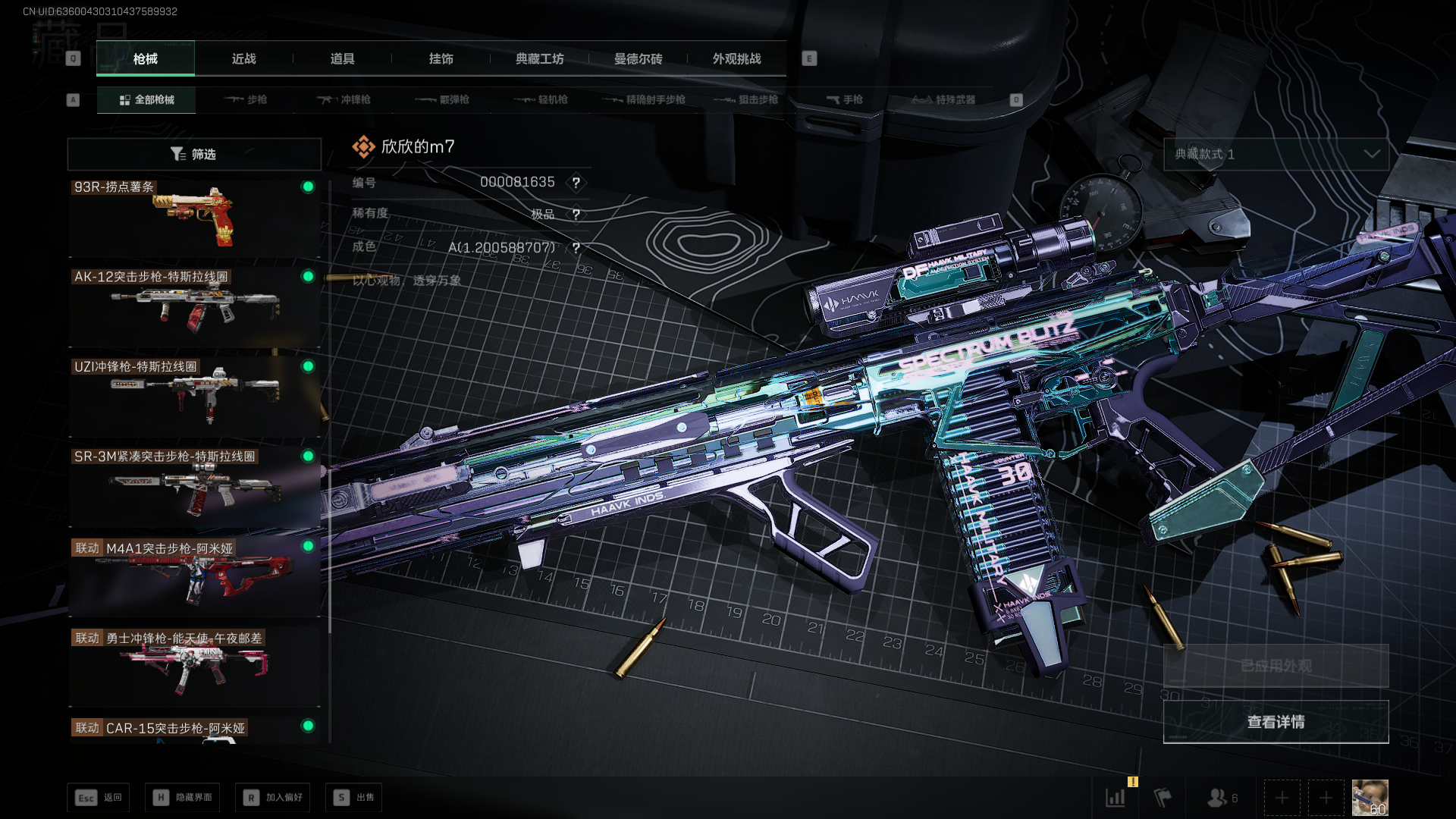This screenshot has height=819, width=1456.
Task: Expand the 典藏款式 1 dropdown
Action: [x=1276, y=155]
